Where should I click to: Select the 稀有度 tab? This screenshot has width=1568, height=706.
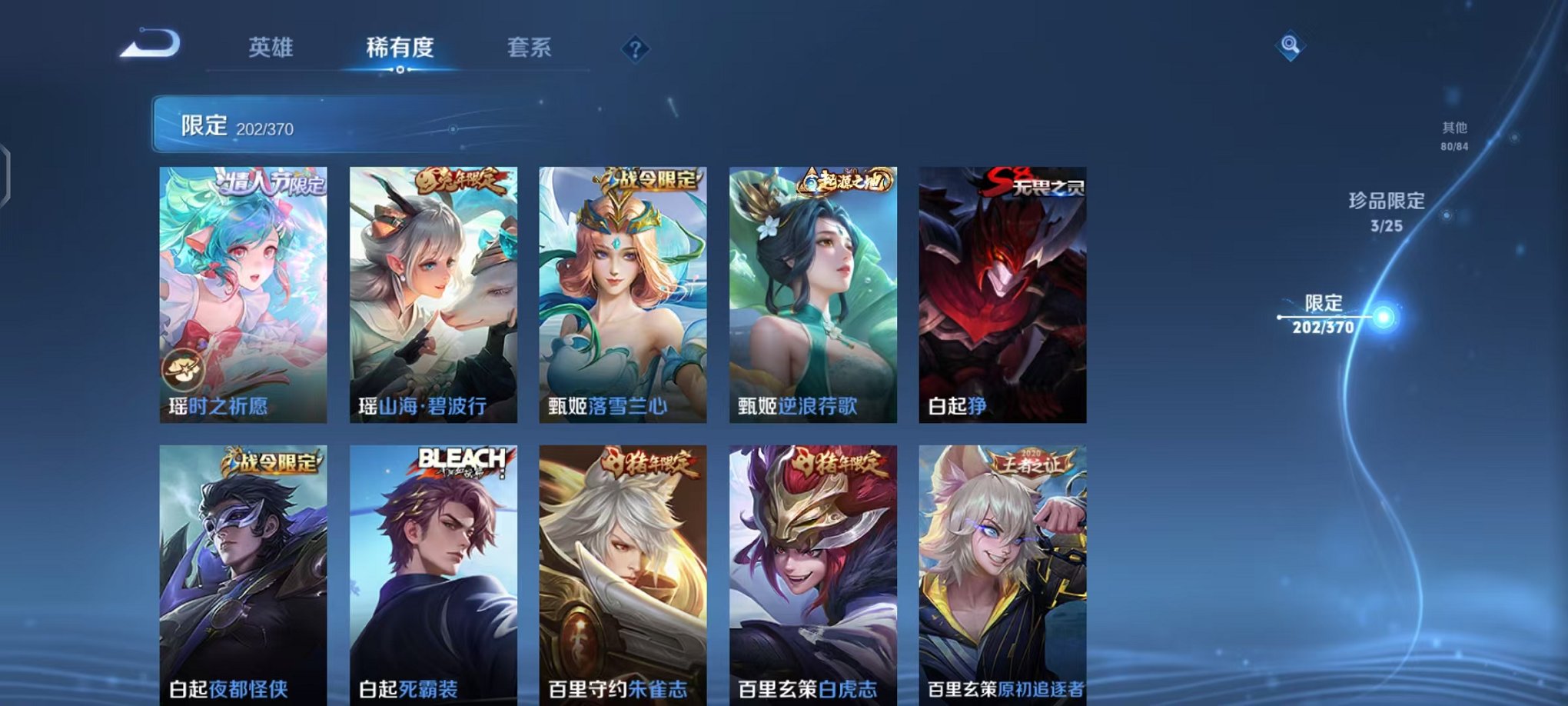tap(400, 48)
